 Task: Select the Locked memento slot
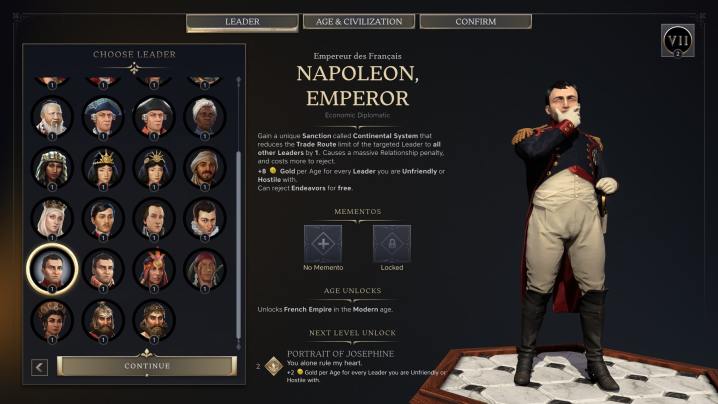[392, 244]
